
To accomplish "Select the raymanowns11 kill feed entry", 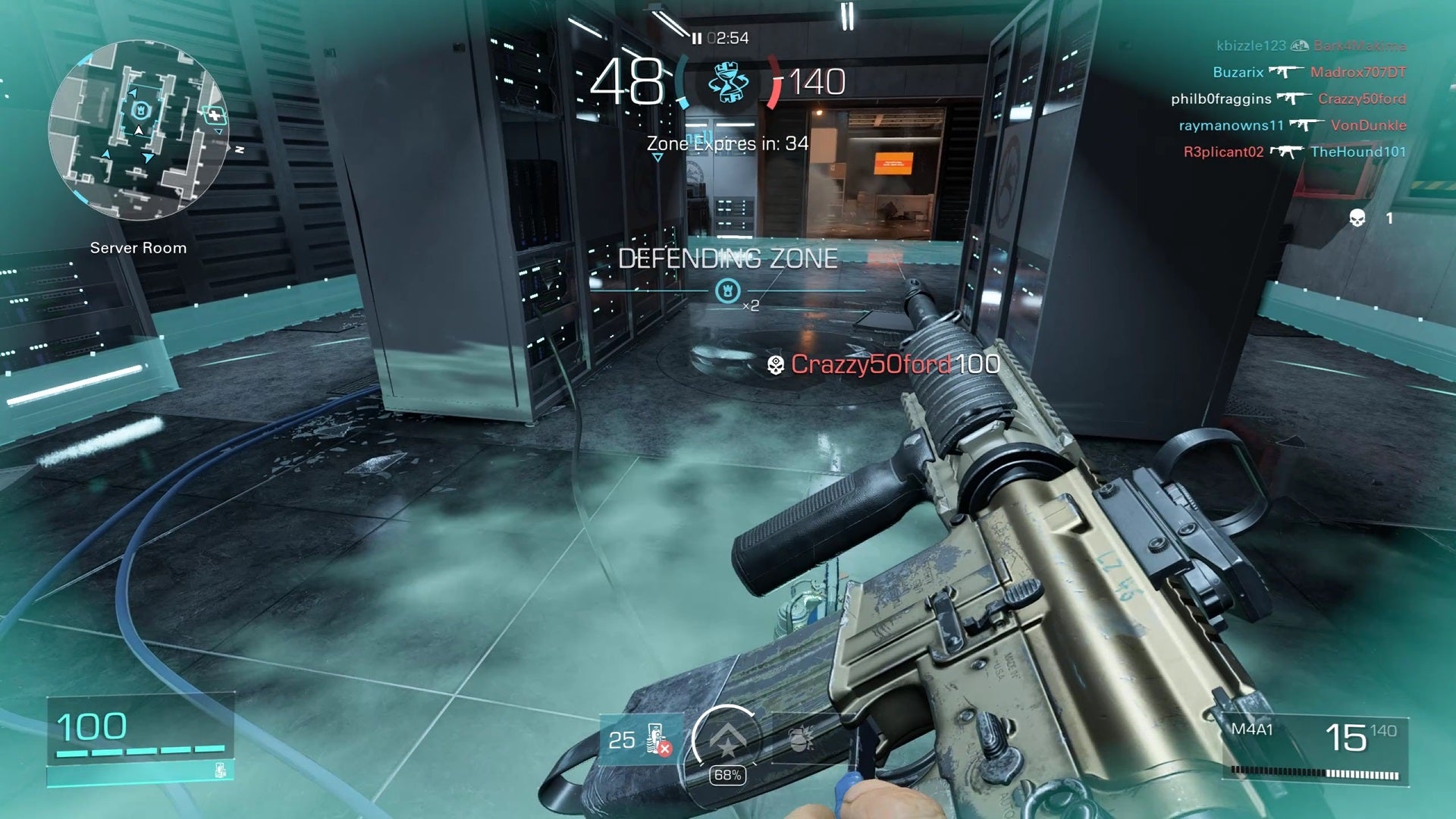I will (1292, 125).
